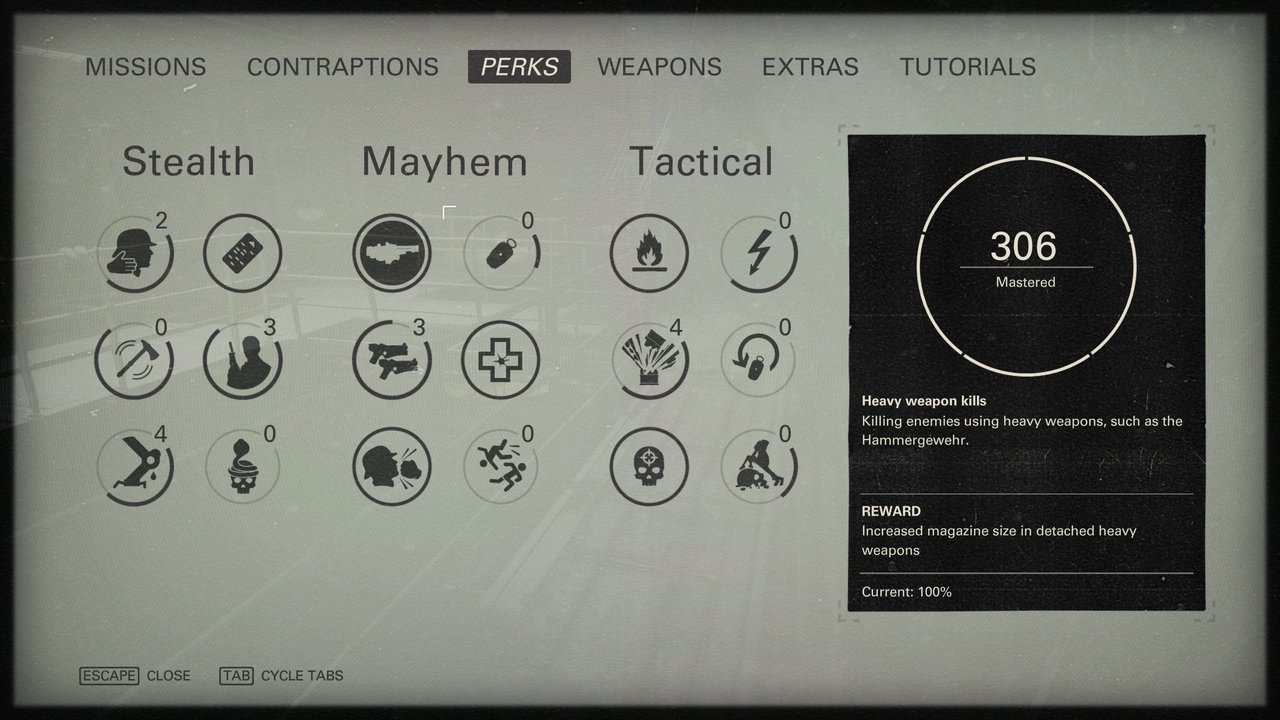Choose the lightning bolt perk

pos(758,254)
